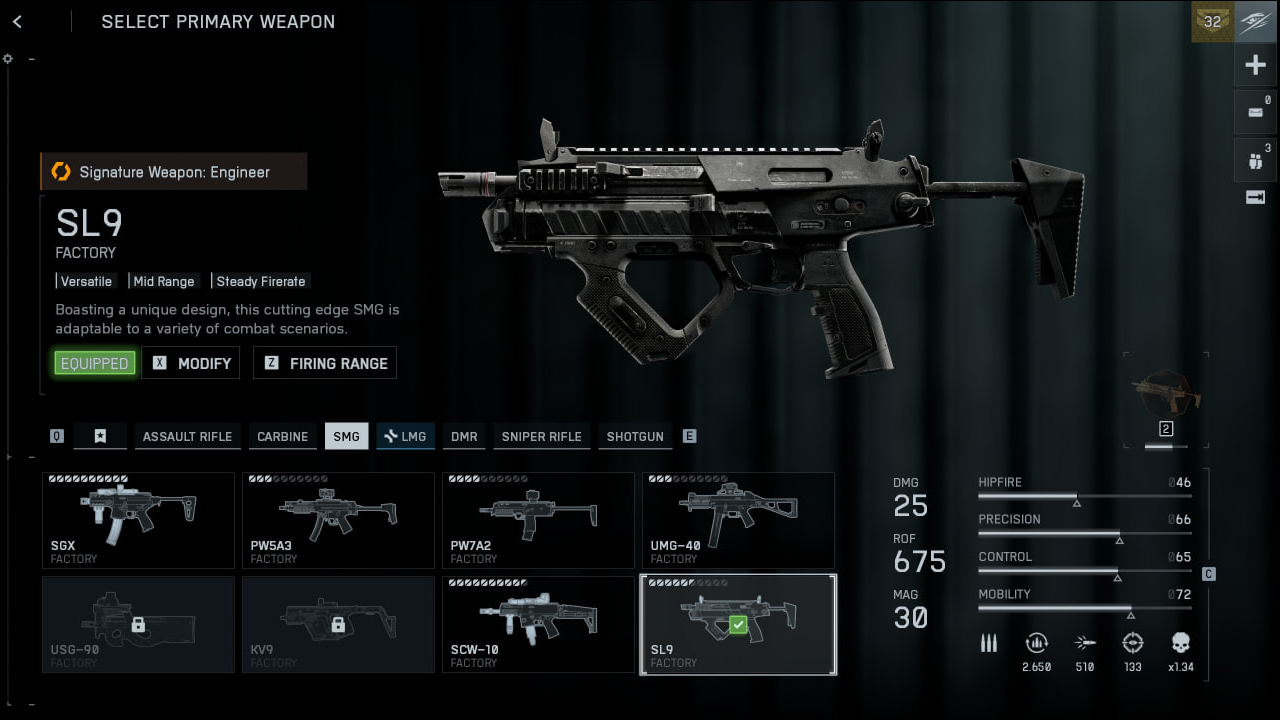
Task: Click the locked USG-90 tile
Action: coord(138,624)
